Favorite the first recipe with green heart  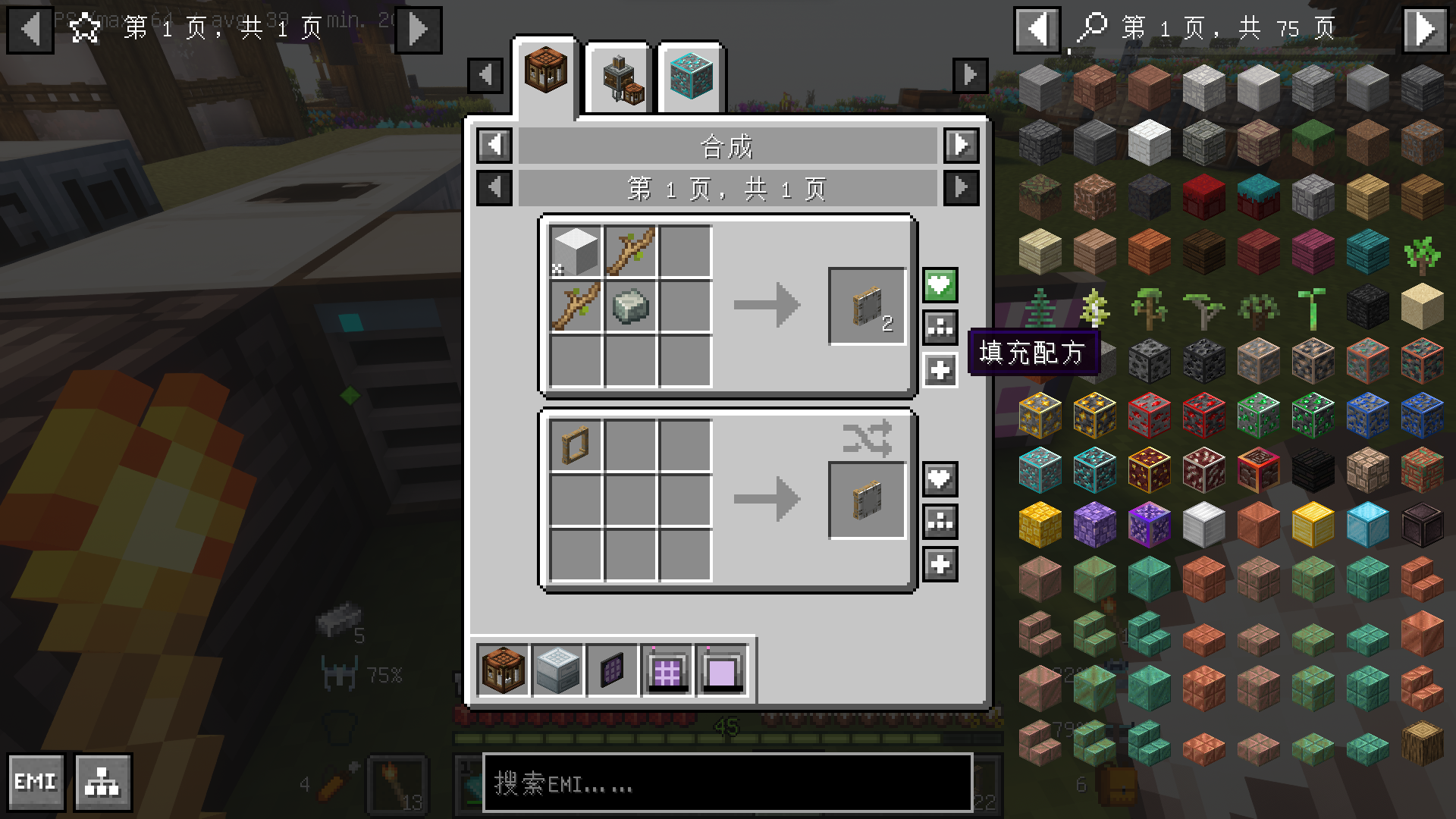[940, 286]
